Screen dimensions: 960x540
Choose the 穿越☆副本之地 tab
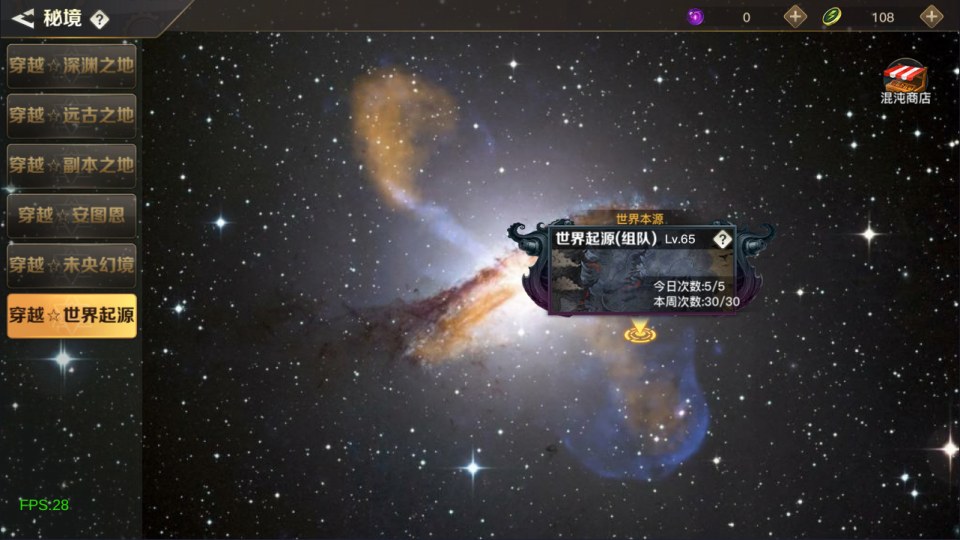[71, 165]
